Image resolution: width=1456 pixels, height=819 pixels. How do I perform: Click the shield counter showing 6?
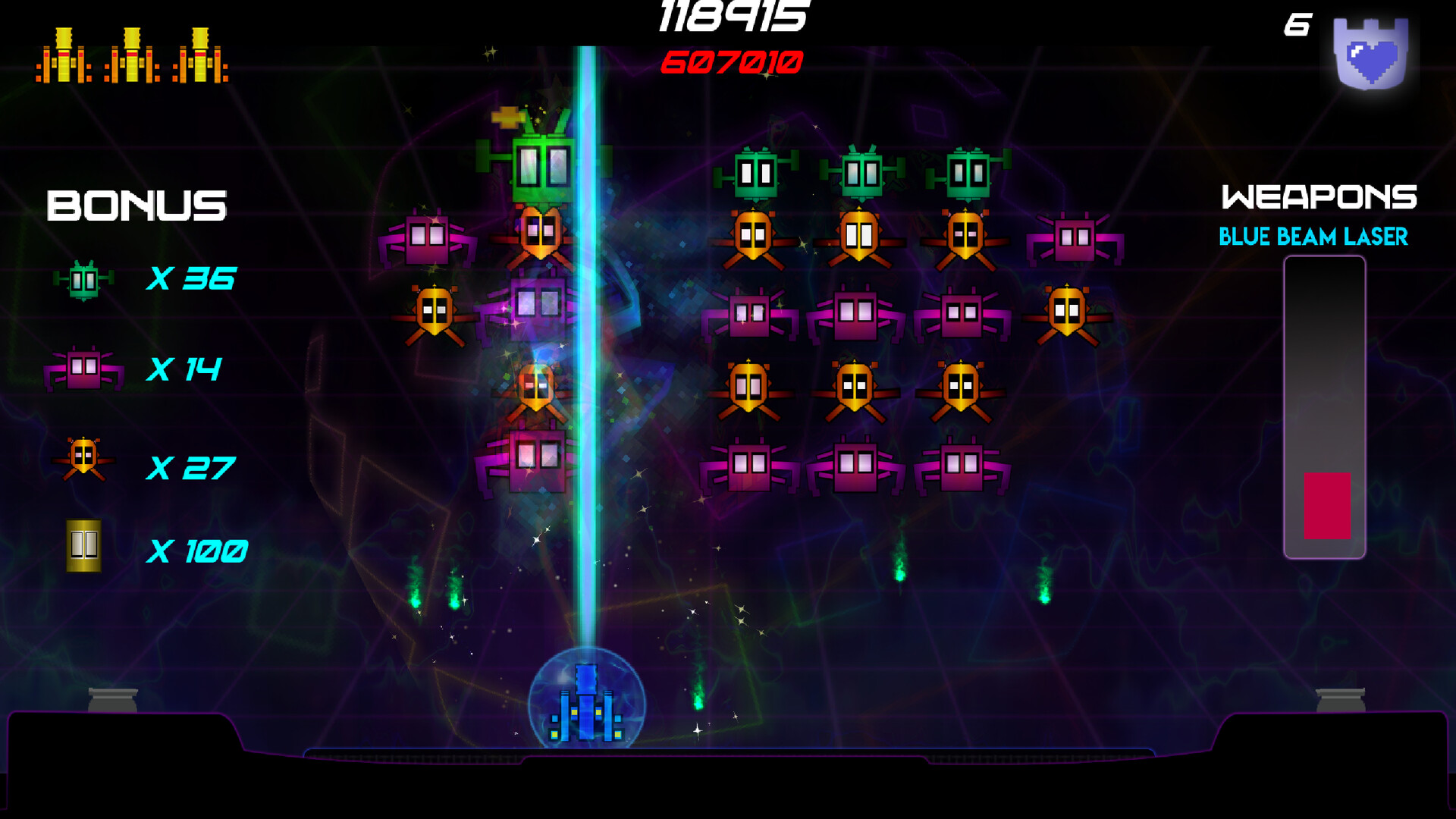point(1297,25)
